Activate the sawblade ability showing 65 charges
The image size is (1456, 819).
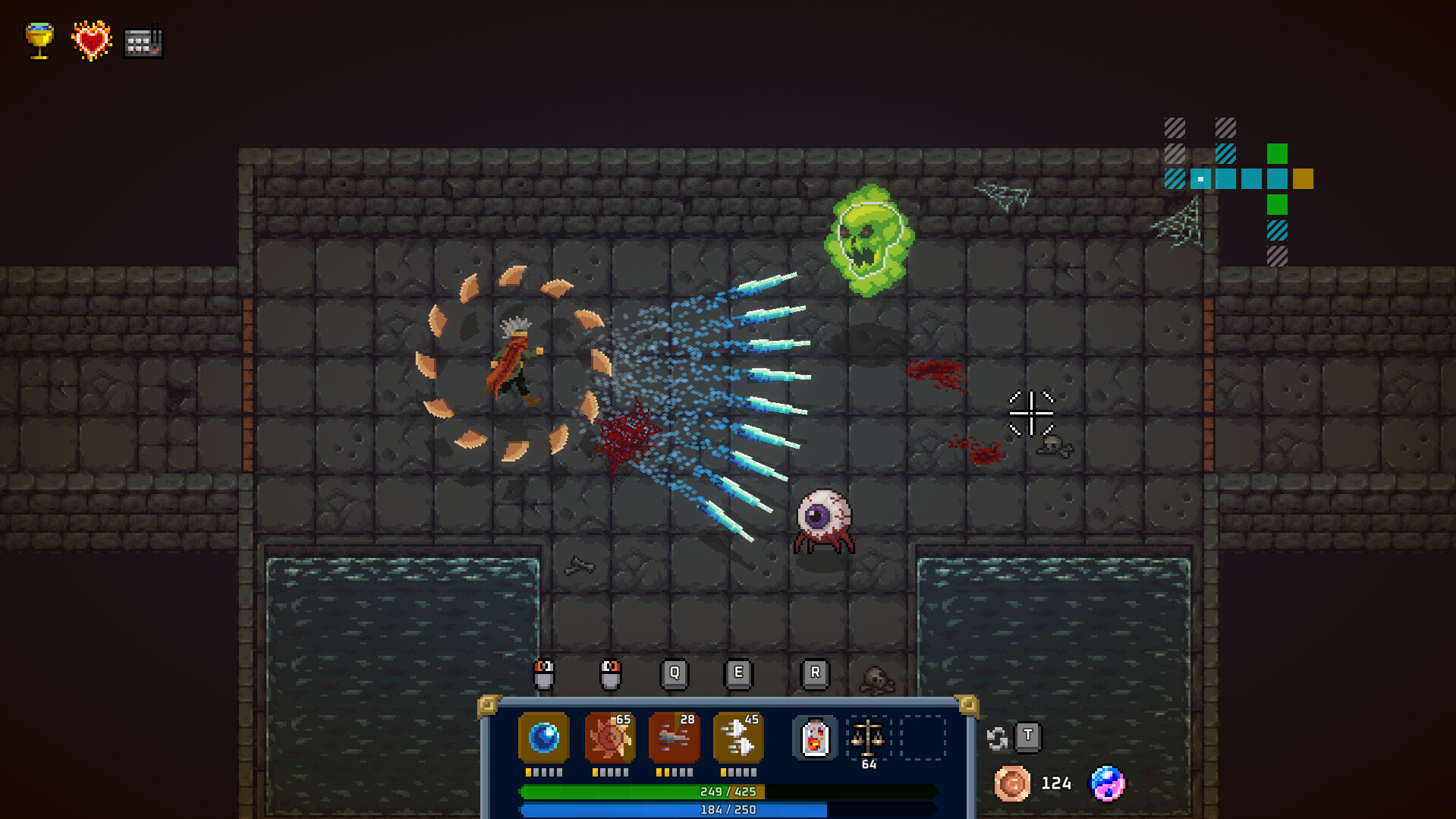click(x=609, y=737)
